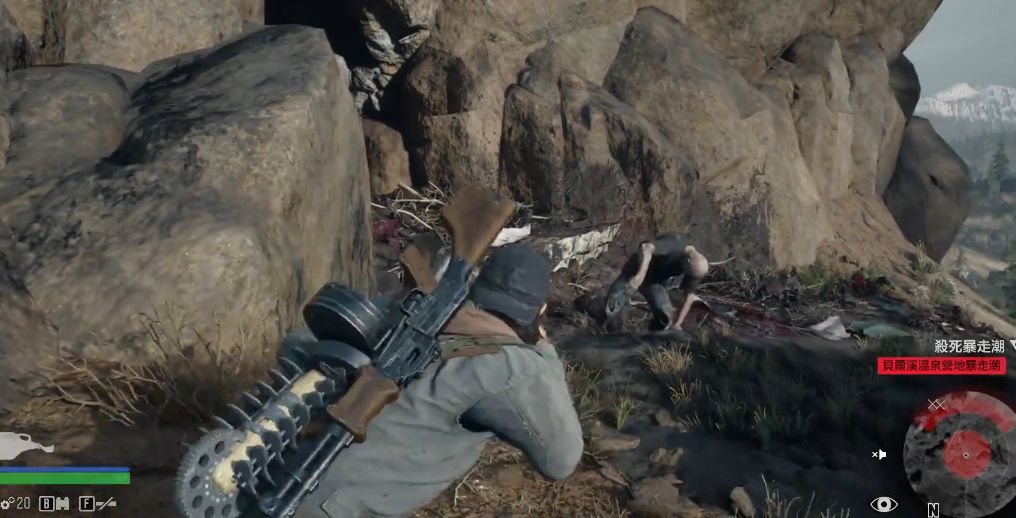
Task: Click the eye visibility indicator icon
Action: 883,504
